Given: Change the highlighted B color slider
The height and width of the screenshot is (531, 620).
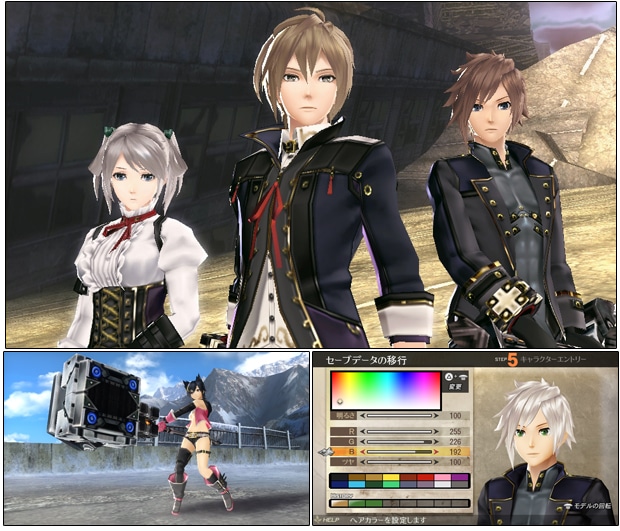Looking at the screenshot, I should (x=399, y=454).
